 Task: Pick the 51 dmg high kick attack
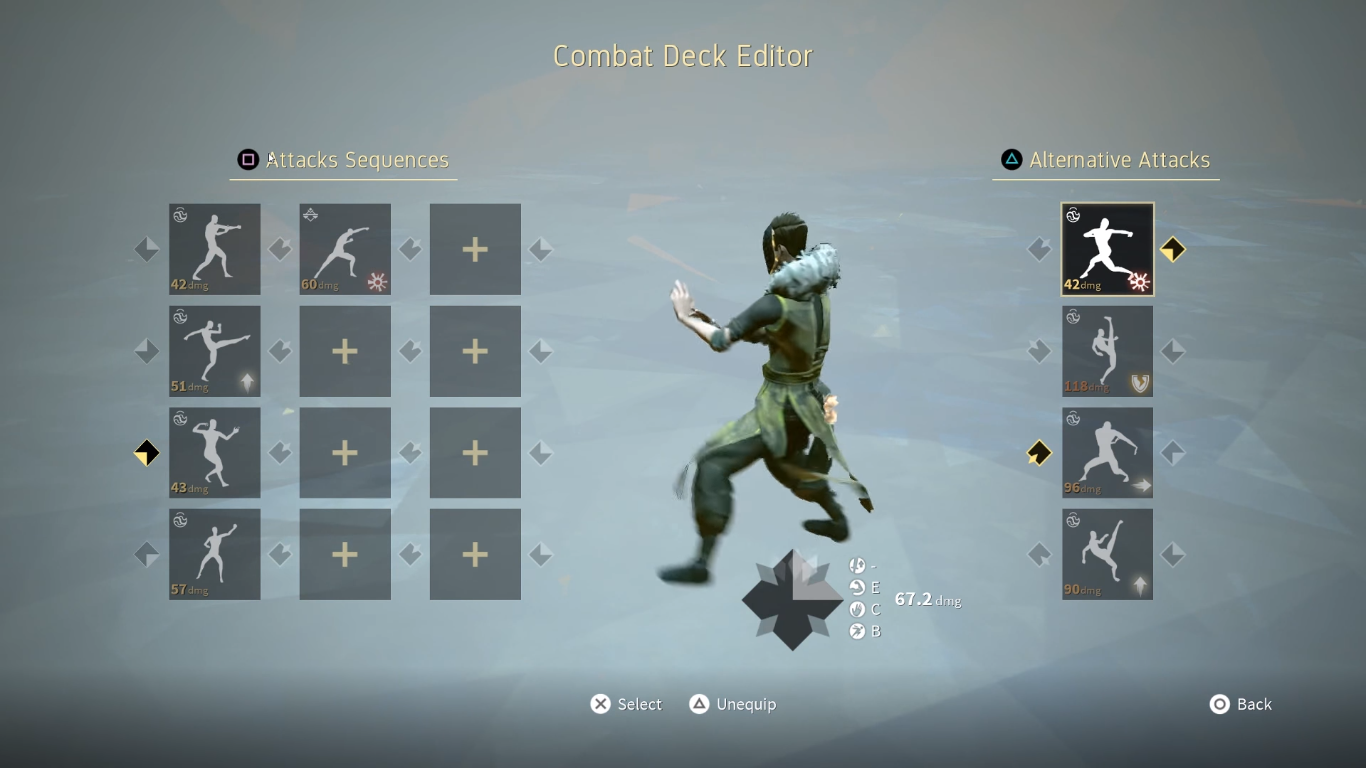[215, 351]
